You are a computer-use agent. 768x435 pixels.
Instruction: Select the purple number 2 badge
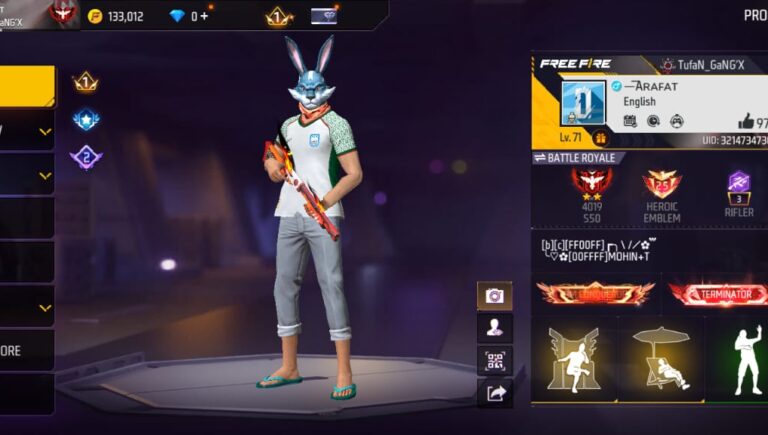86,157
